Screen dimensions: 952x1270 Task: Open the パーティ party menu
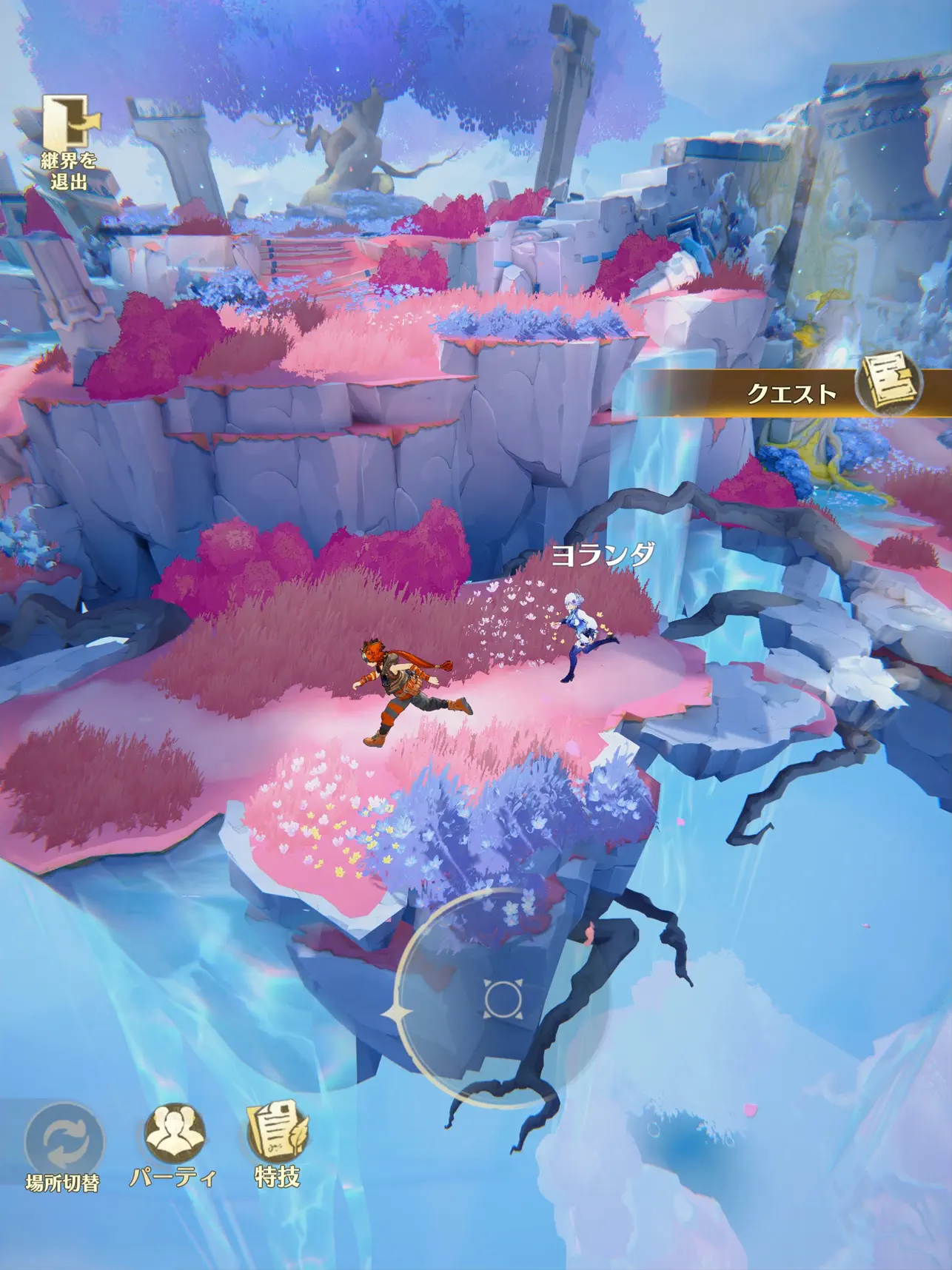click(175, 1136)
